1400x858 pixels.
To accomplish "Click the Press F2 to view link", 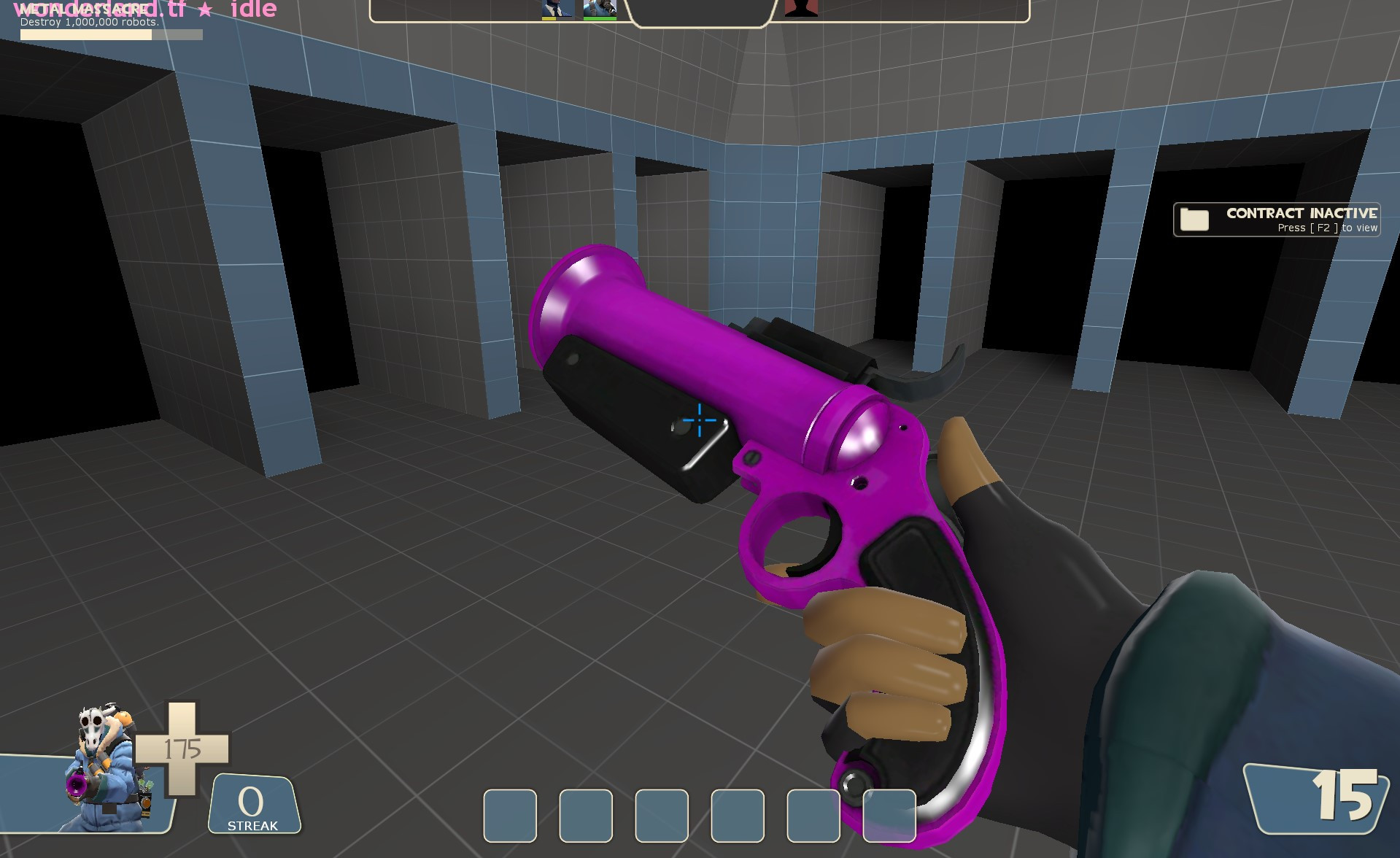I will coord(1328,228).
